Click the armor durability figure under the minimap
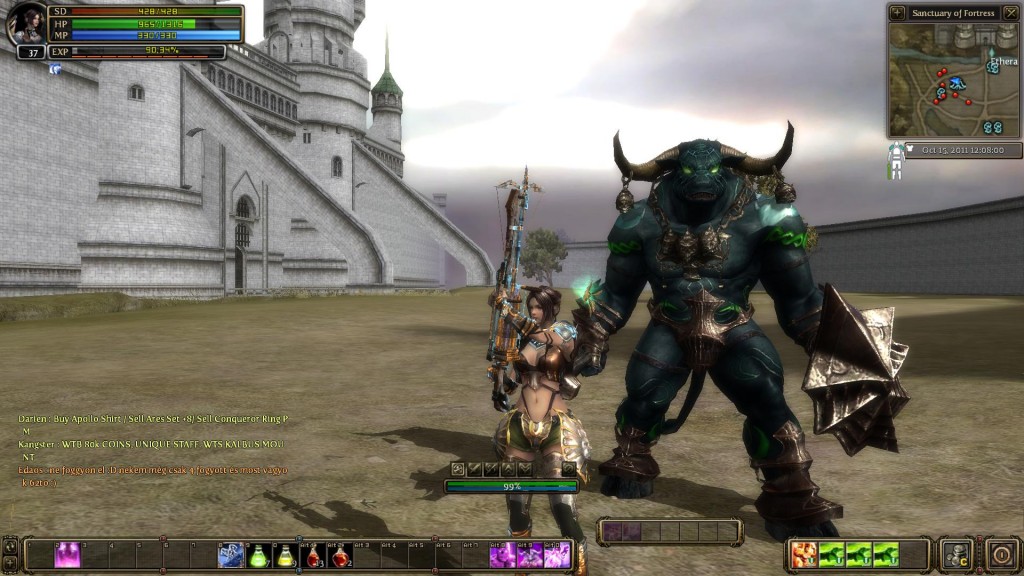 896,161
